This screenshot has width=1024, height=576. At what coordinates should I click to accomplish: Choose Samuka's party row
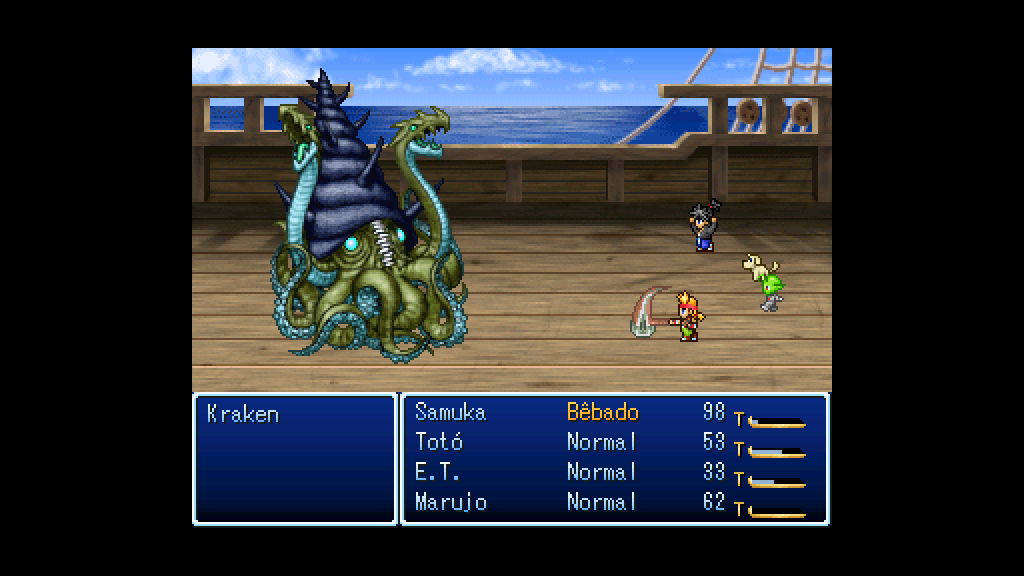(x=450, y=412)
